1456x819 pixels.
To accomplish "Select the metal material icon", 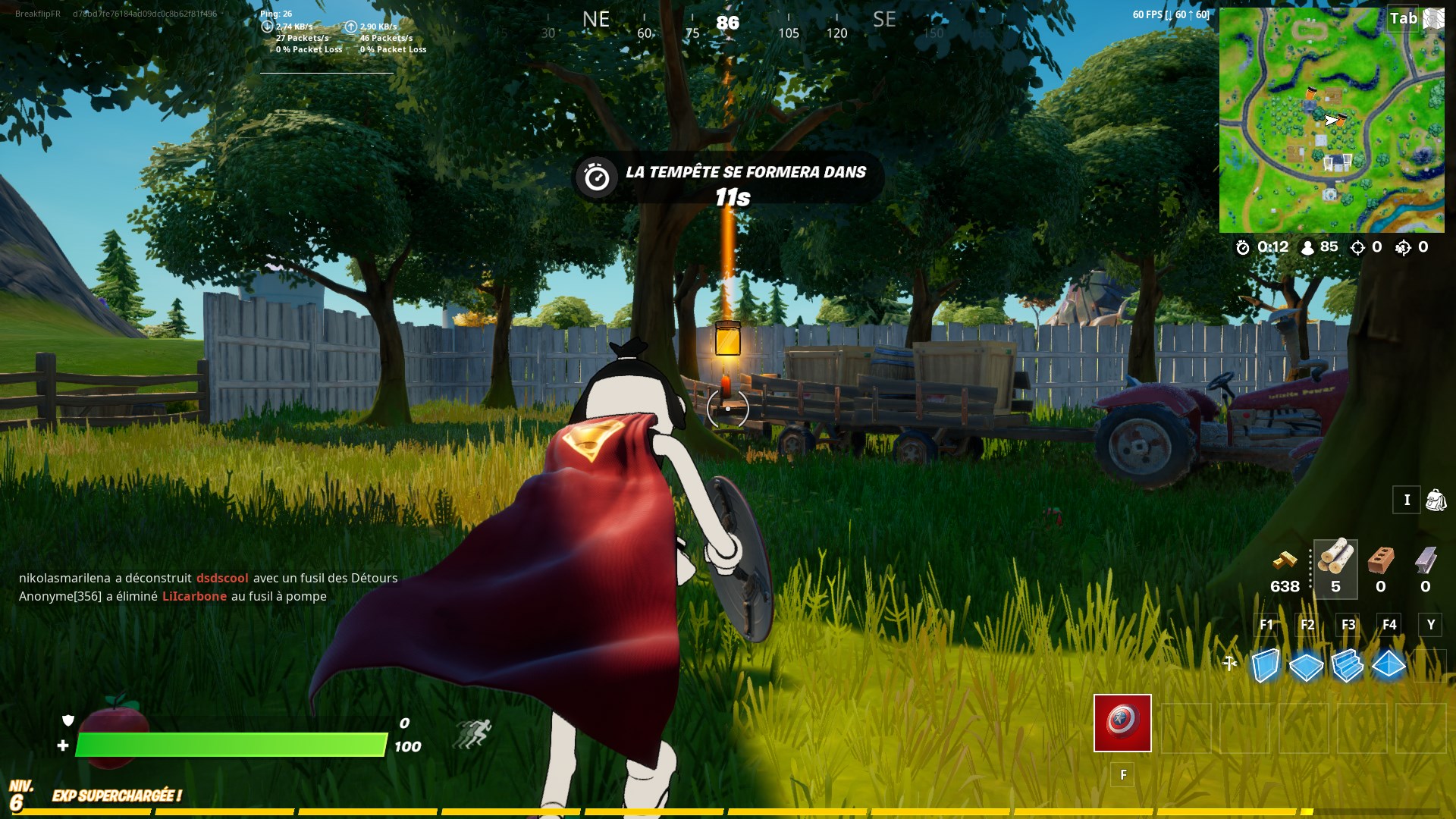I will click(1424, 561).
